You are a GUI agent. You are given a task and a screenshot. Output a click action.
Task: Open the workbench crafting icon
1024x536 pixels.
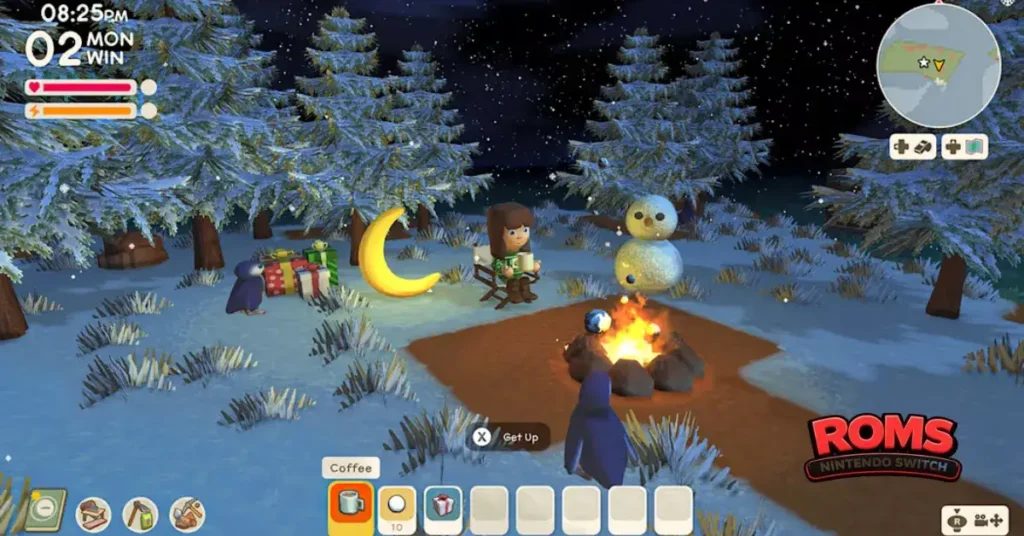pyautogui.click(x=94, y=514)
